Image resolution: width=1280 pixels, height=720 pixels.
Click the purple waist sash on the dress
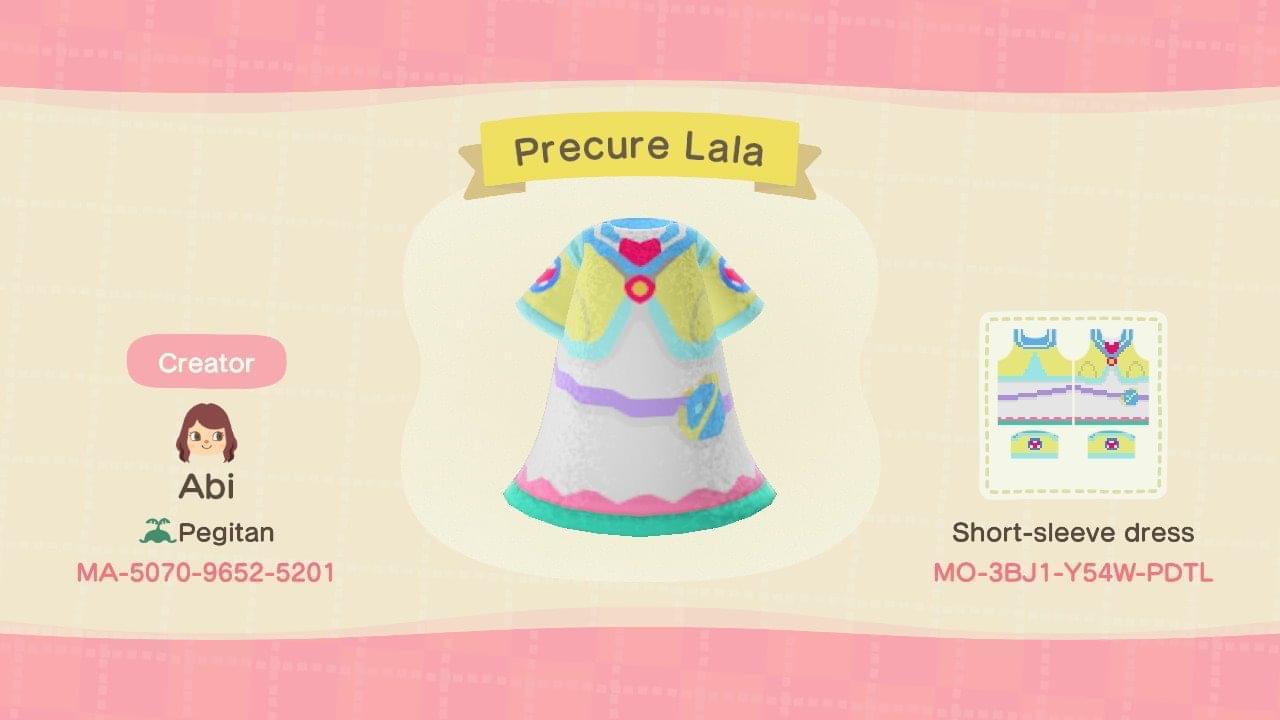[600, 389]
